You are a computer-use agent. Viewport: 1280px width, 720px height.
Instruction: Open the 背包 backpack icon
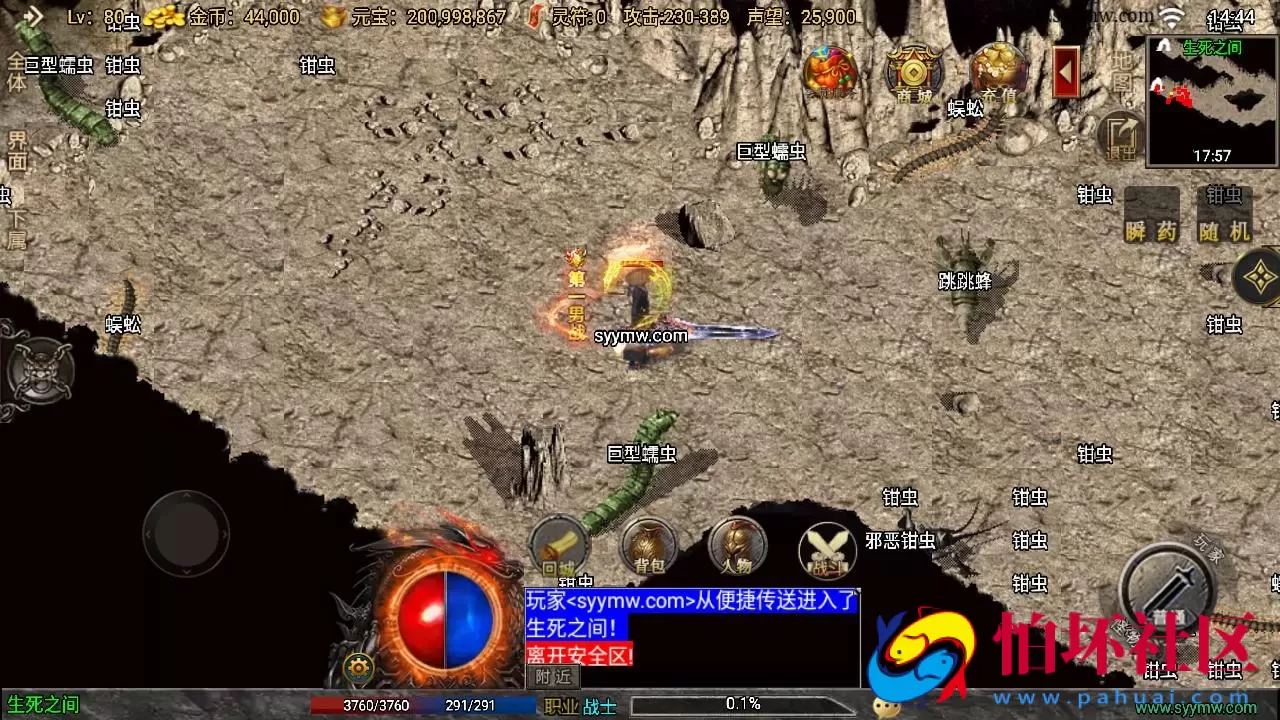[x=648, y=548]
